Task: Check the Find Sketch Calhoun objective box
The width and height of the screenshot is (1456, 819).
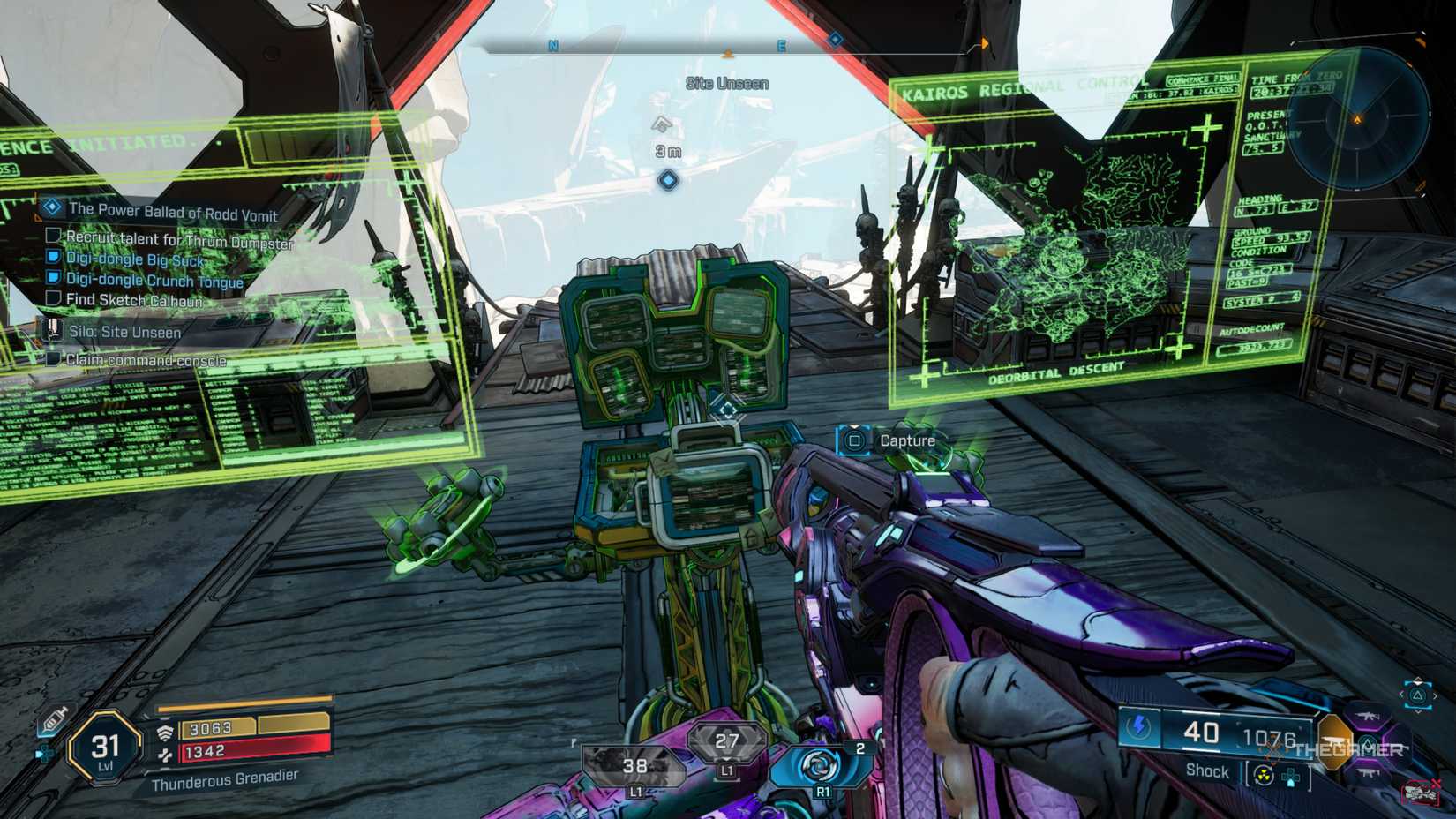Action: 51,300
